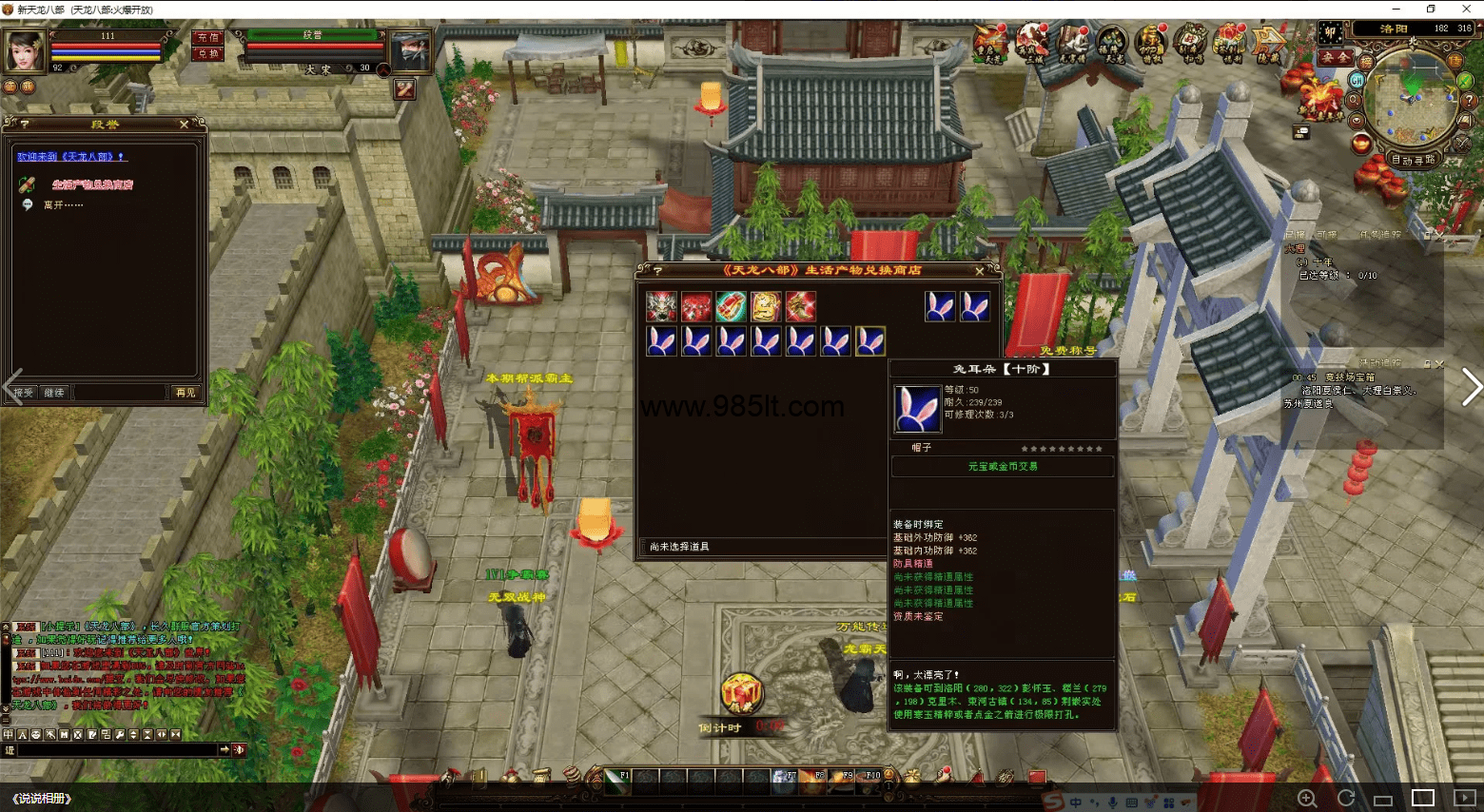Select the red boot shop item

pos(800,307)
